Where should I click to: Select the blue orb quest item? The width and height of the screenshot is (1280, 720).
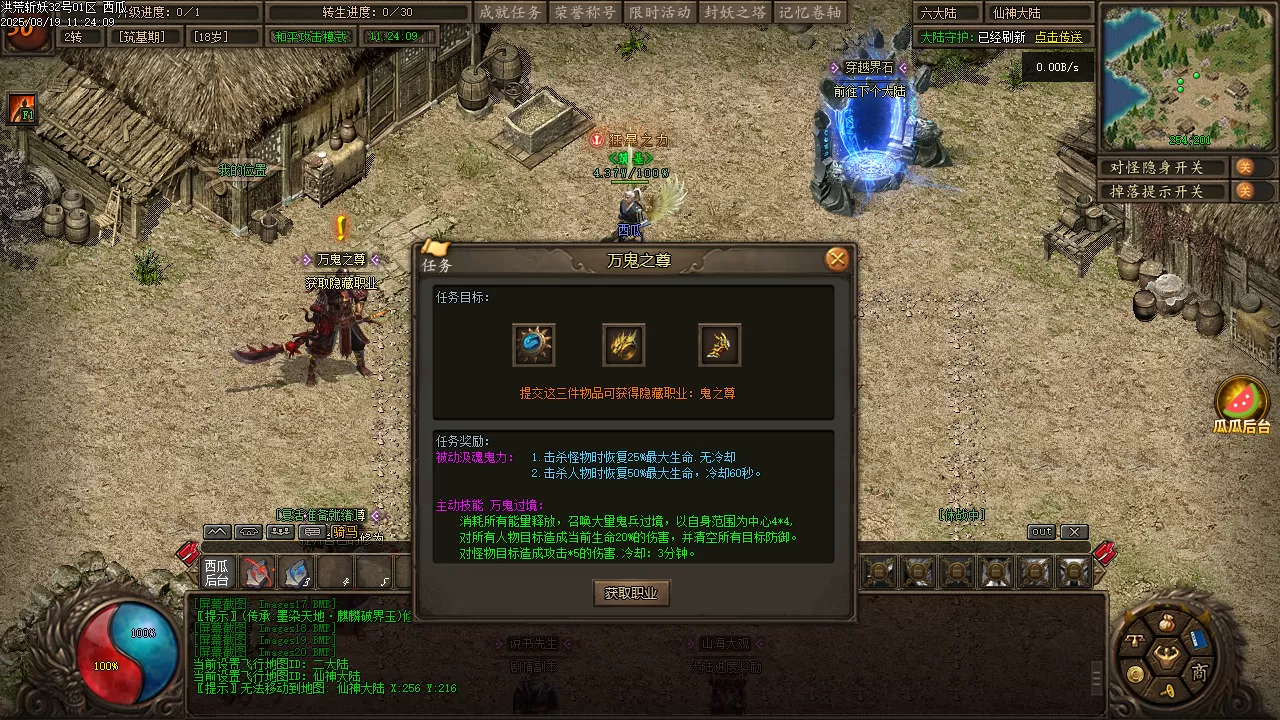(534, 345)
